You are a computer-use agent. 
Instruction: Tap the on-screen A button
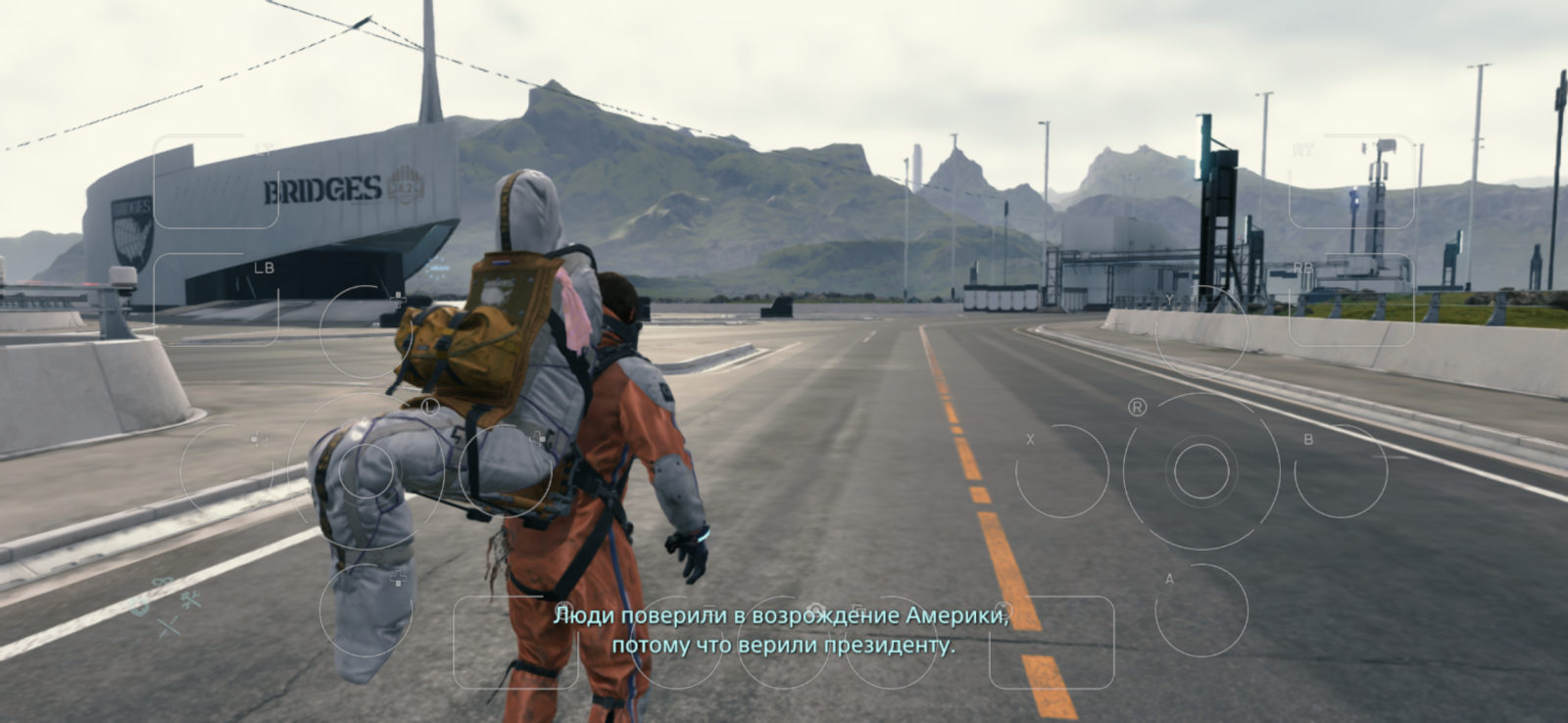[x=1200, y=610]
